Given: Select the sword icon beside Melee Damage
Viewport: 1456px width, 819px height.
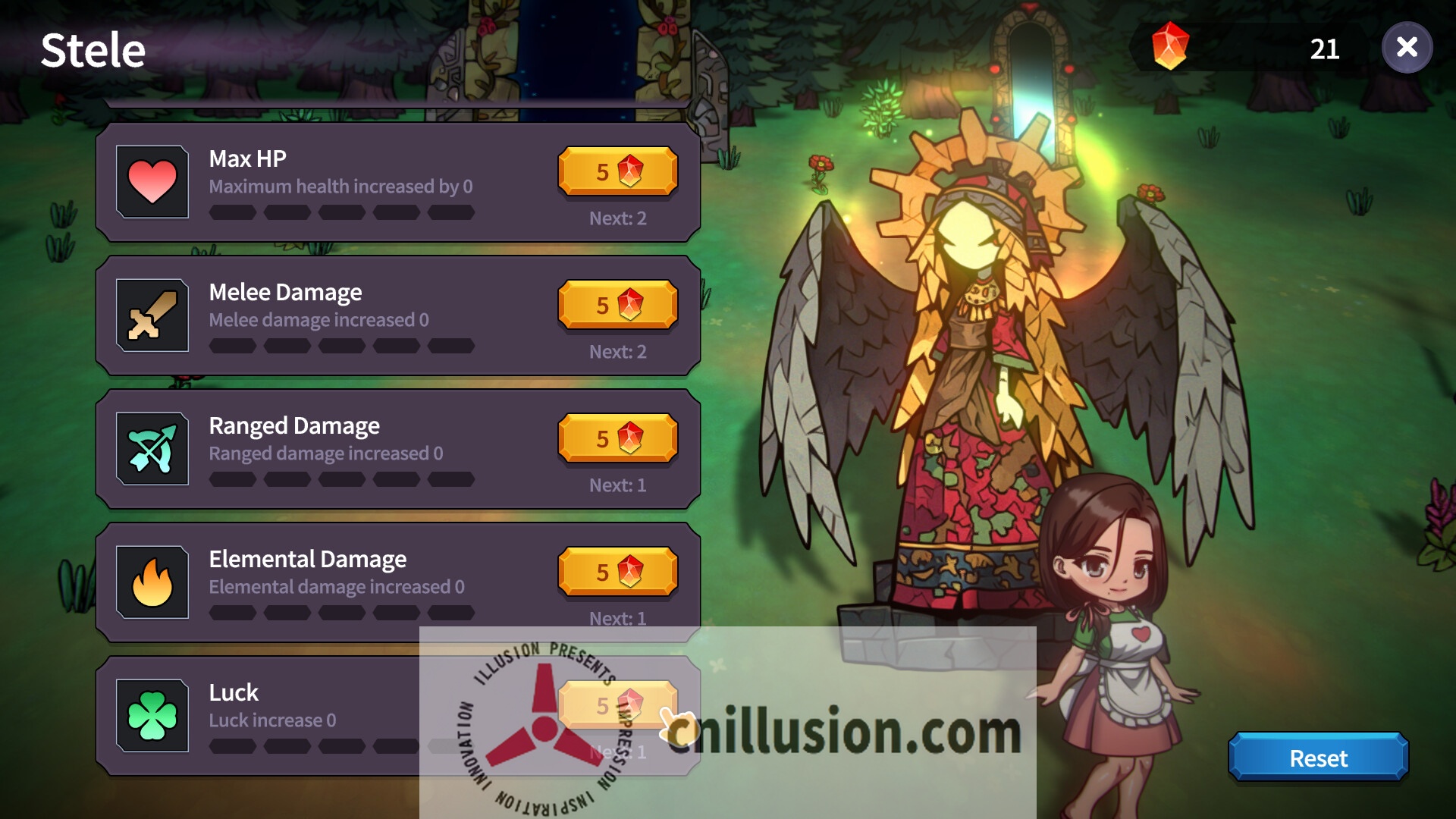Looking at the screenshot, I should click(x=152, y=314).
